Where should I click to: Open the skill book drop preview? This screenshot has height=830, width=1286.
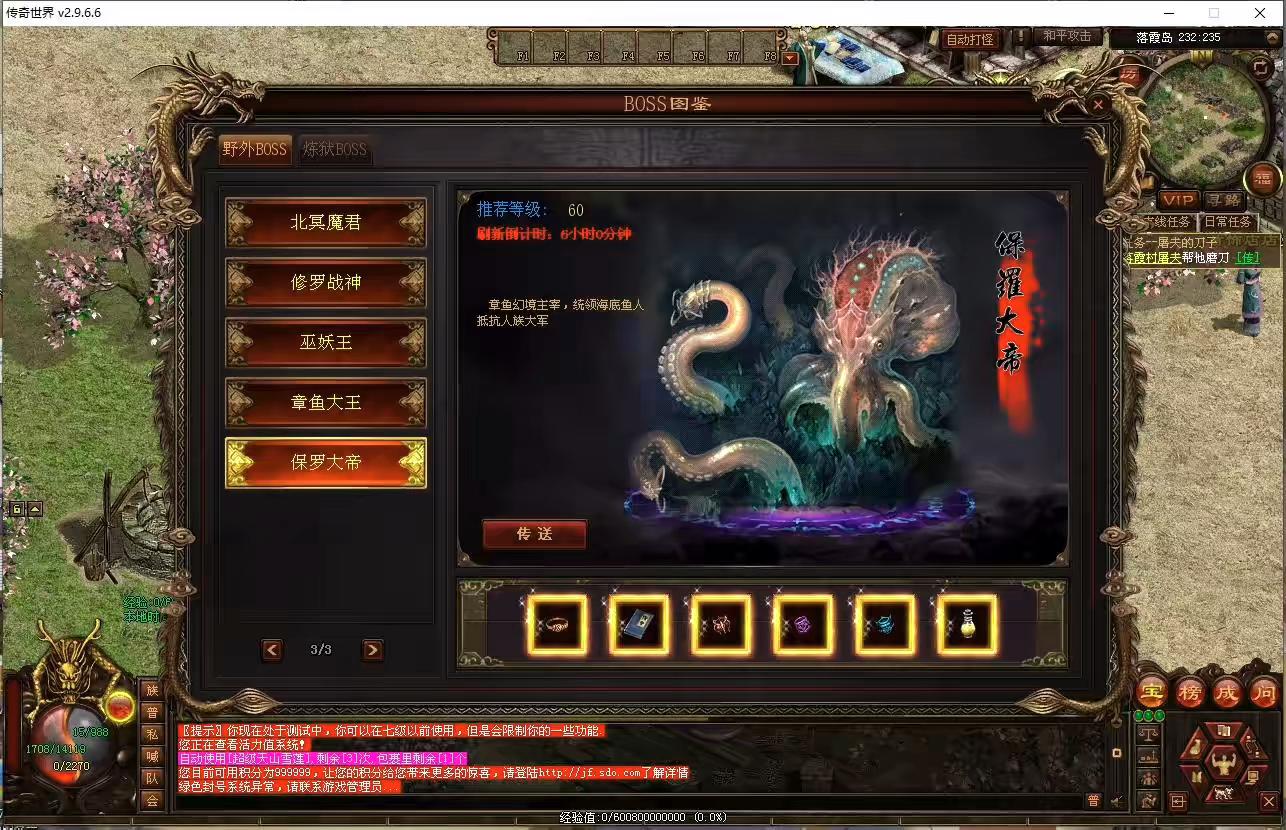638,625
